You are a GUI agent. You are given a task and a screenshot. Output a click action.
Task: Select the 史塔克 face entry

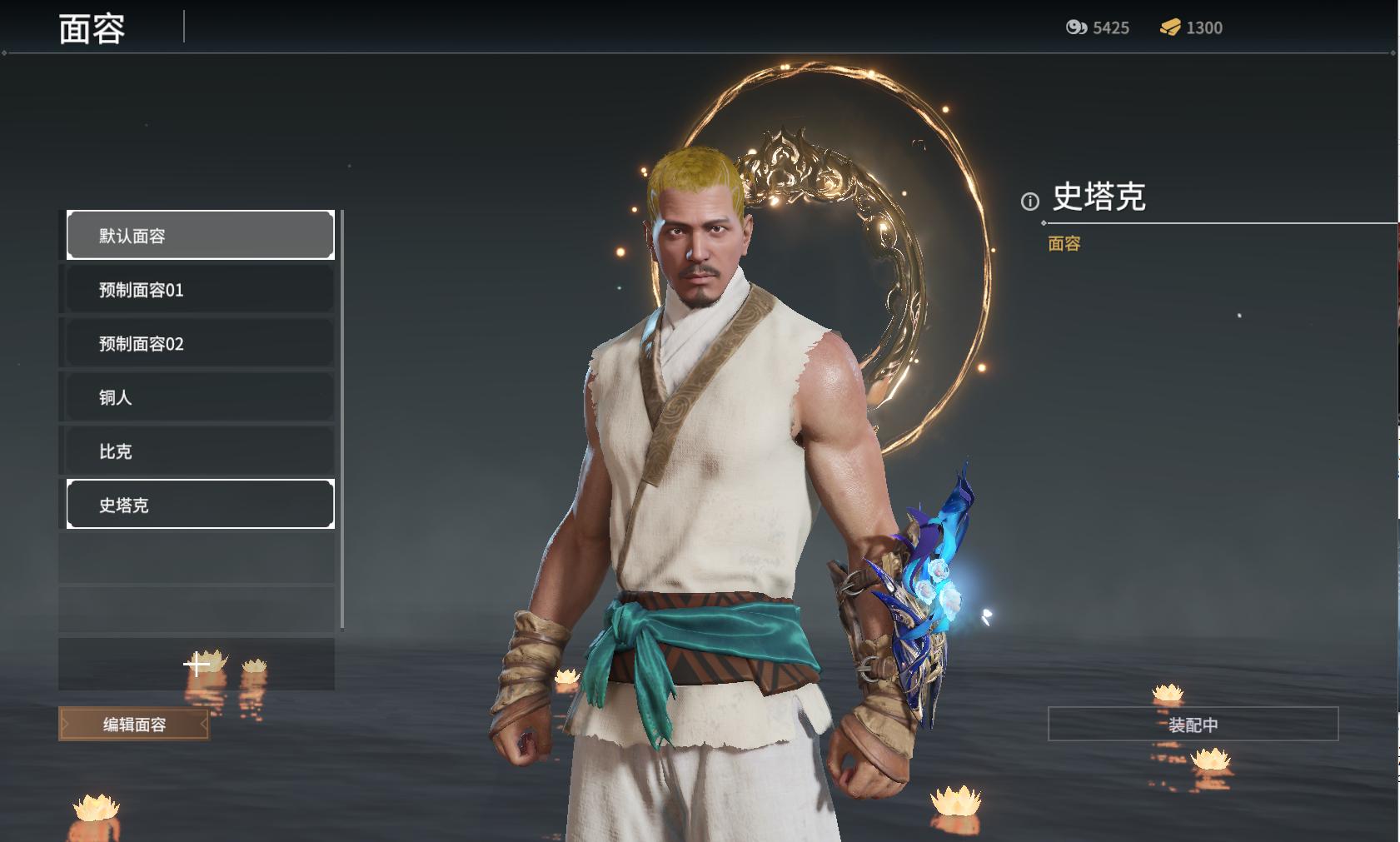(x=200, y=505)
